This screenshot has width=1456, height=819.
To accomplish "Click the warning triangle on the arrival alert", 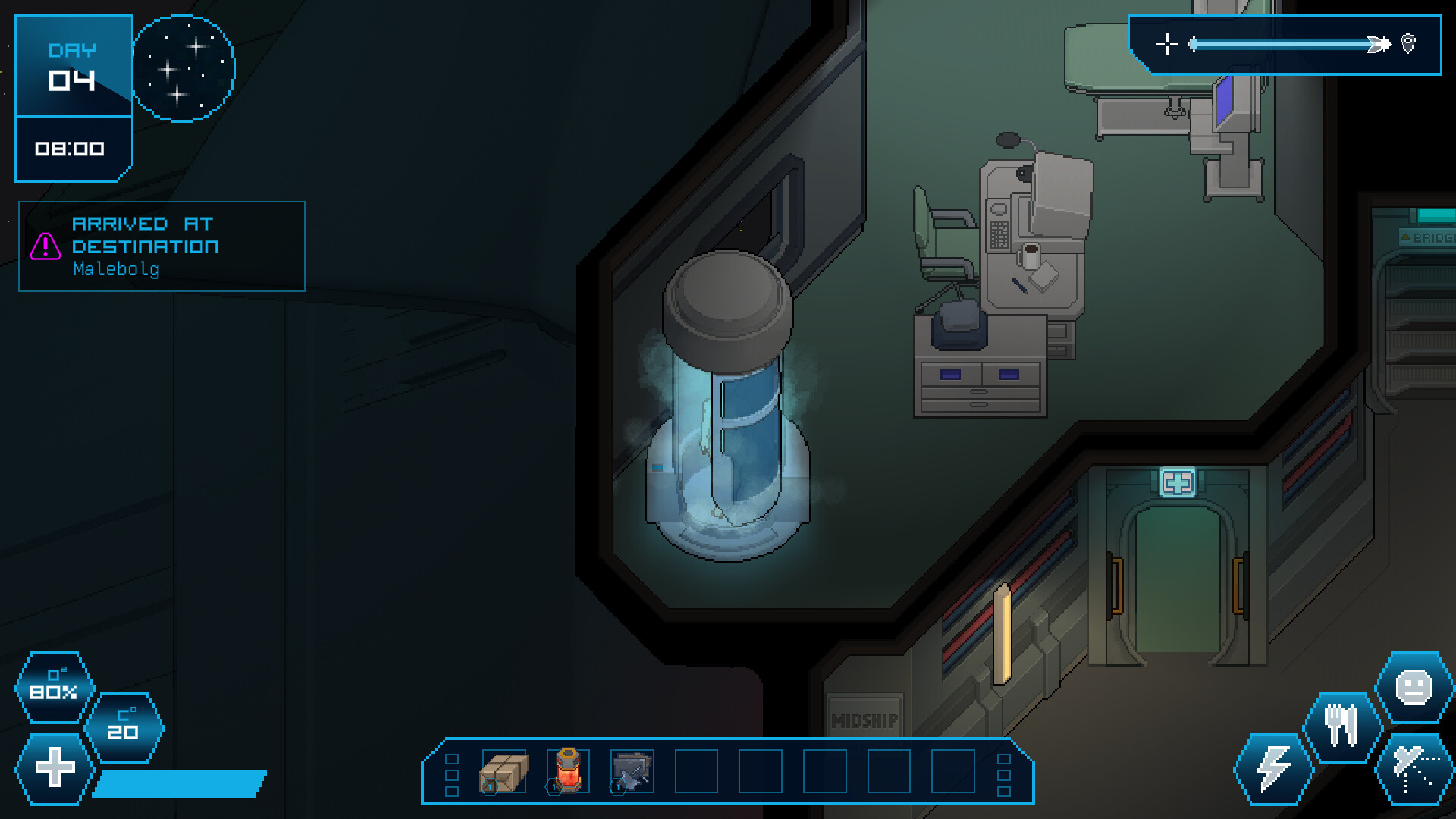I will pos(47,245).
